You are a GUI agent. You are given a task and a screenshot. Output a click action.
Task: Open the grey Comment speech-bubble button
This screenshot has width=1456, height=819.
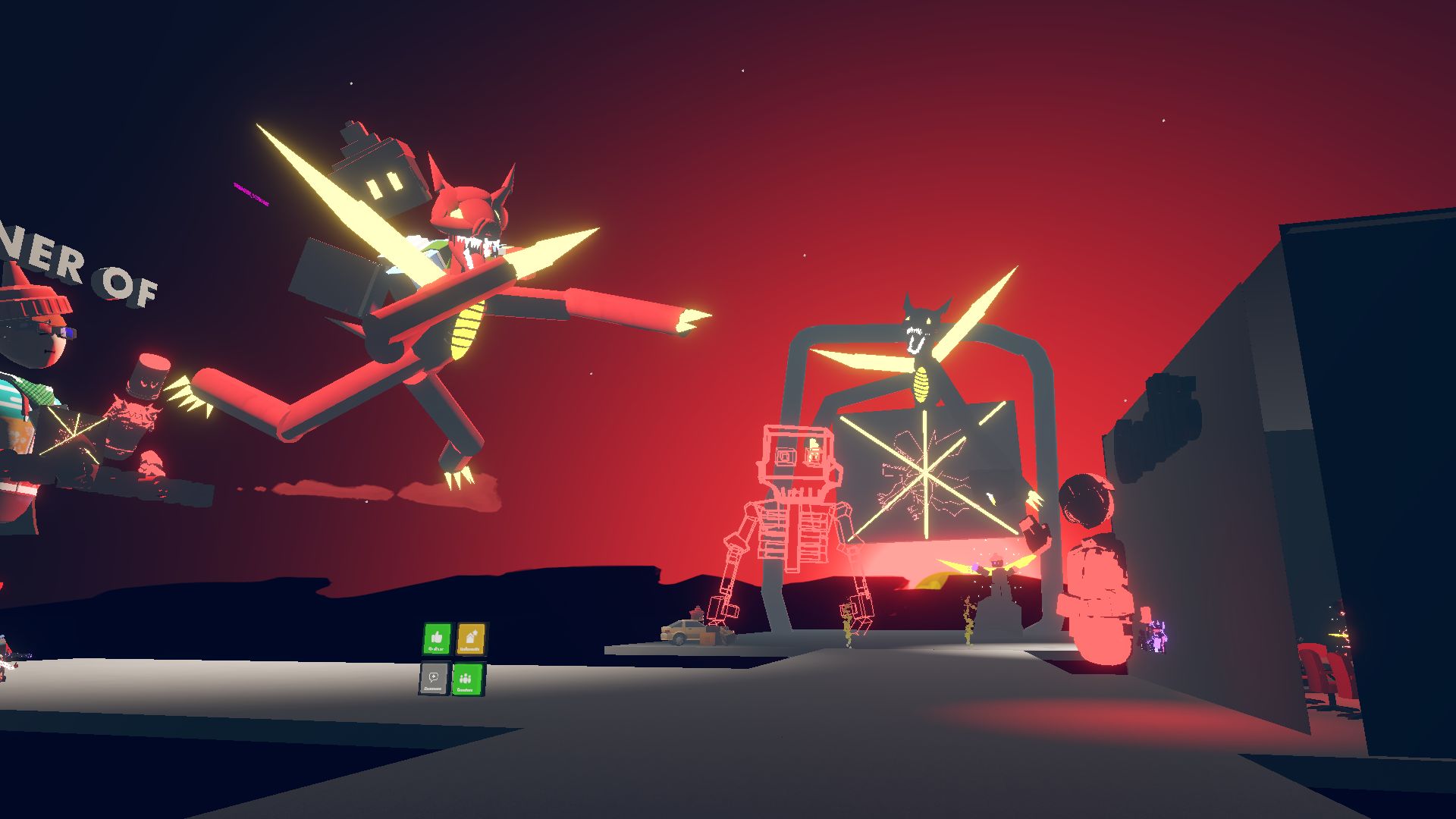point(434,679)
